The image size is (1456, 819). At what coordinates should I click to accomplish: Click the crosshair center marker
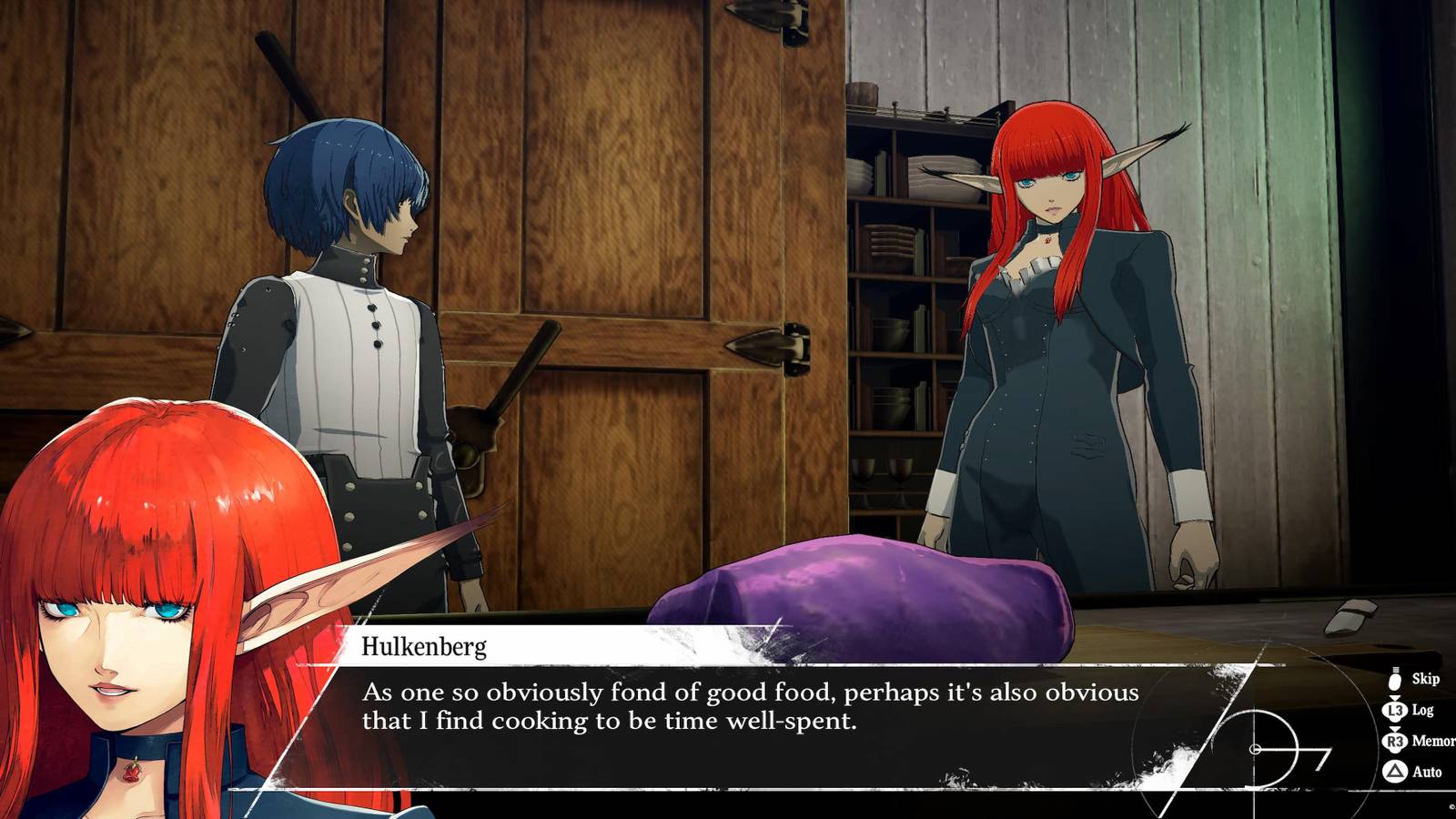click(1255, 748)
